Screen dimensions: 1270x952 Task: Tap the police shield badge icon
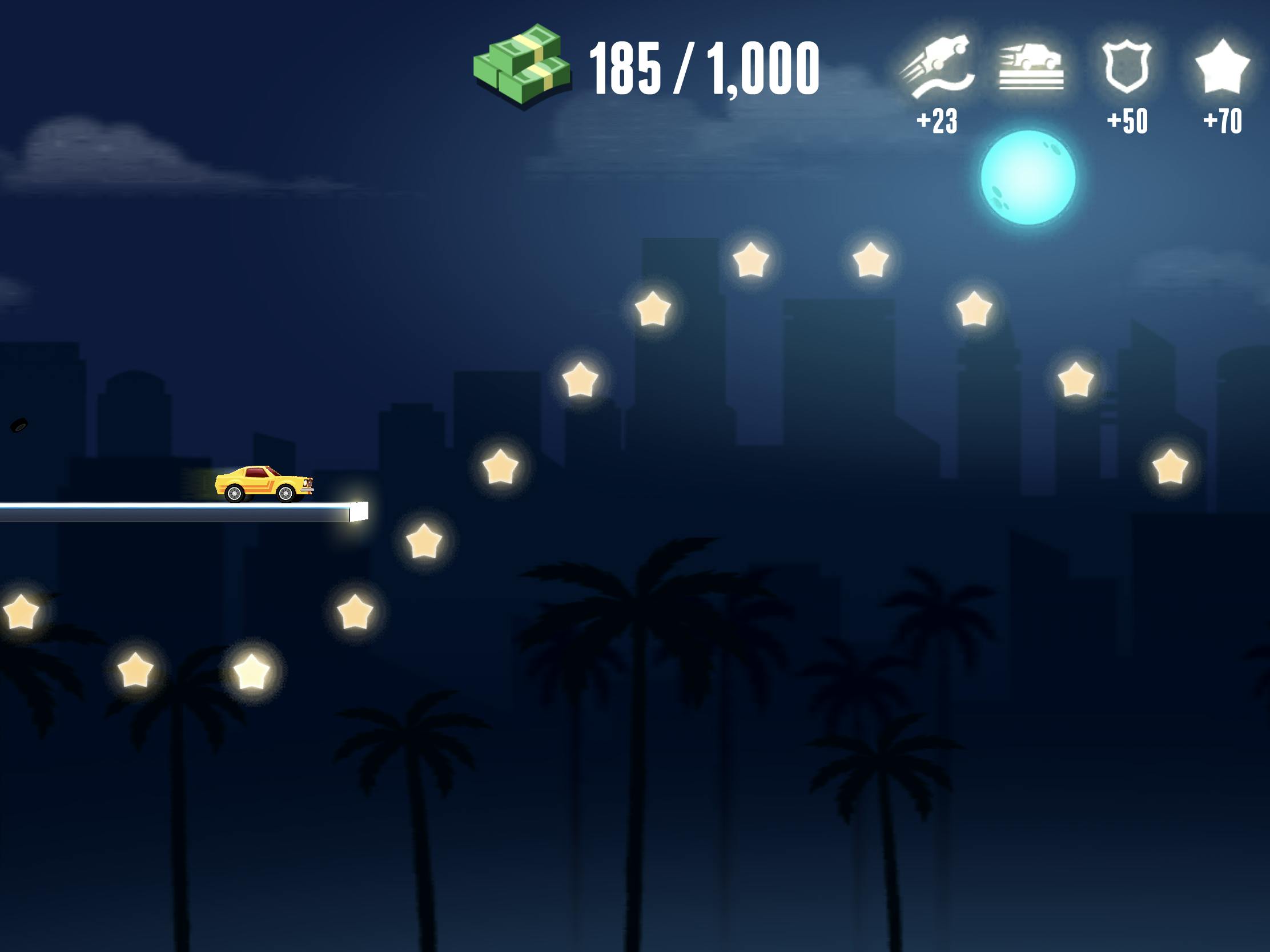pyautogui.click(x=1127, y=66)
